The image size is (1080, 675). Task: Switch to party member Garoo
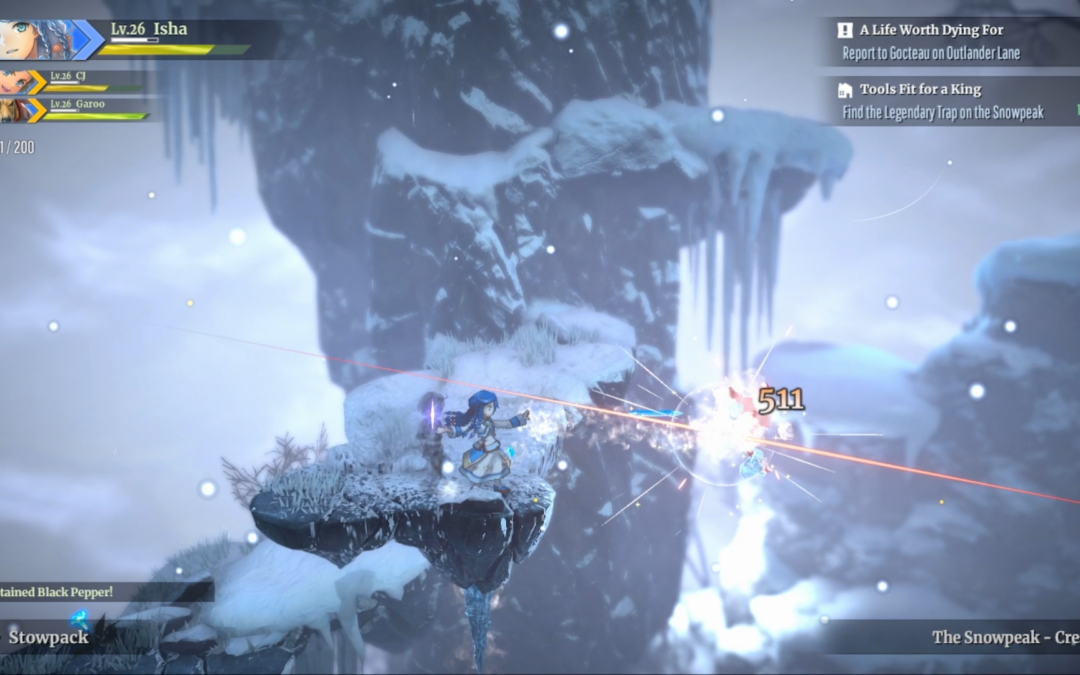coord(16,109)
